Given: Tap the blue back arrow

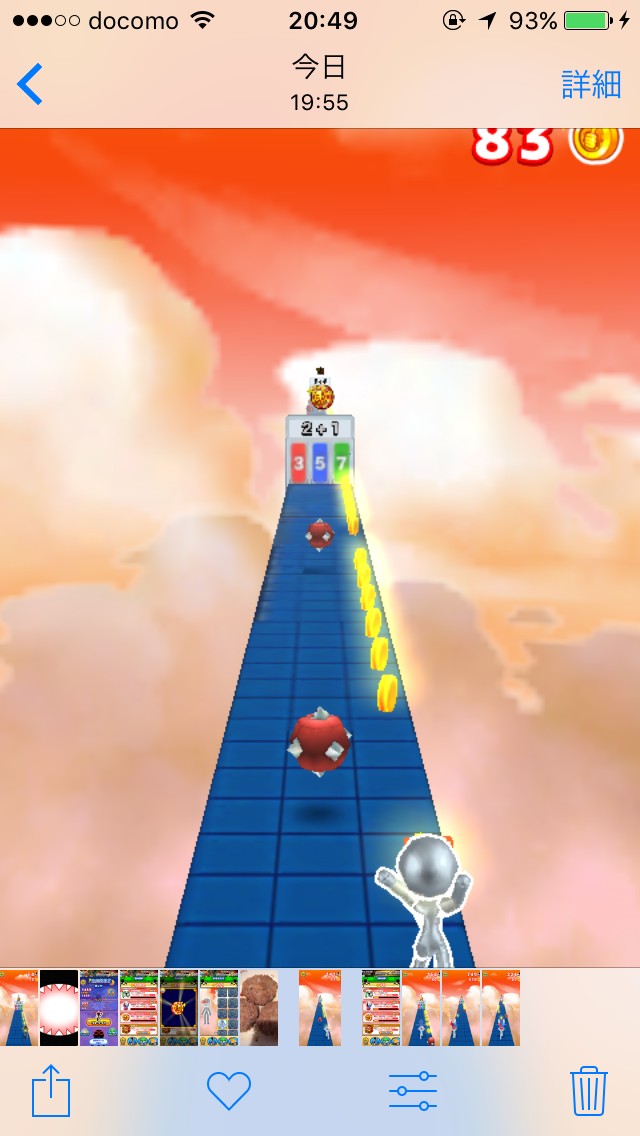Looking at the screenshot, I should pyautogui.click(x=30, y=84).
